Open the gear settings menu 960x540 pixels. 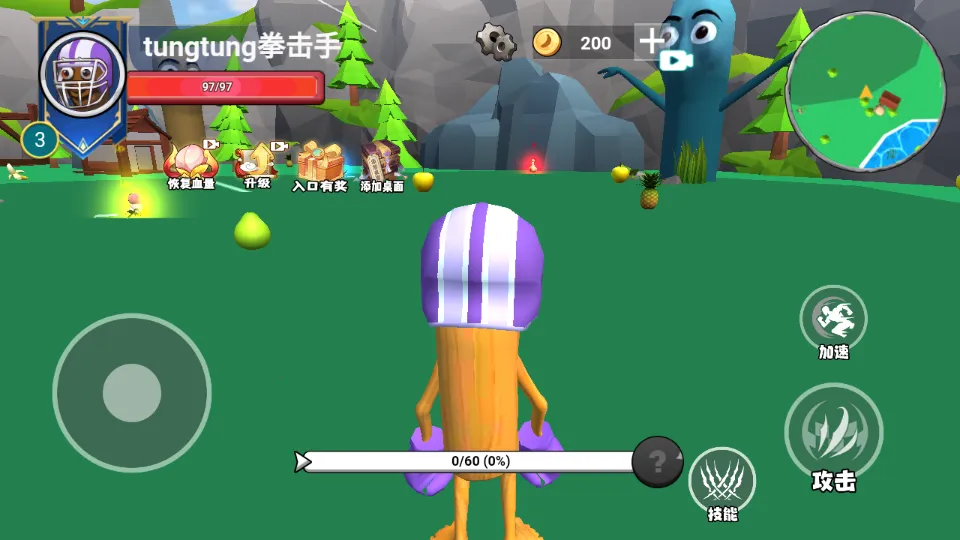[x=495, y=42]
